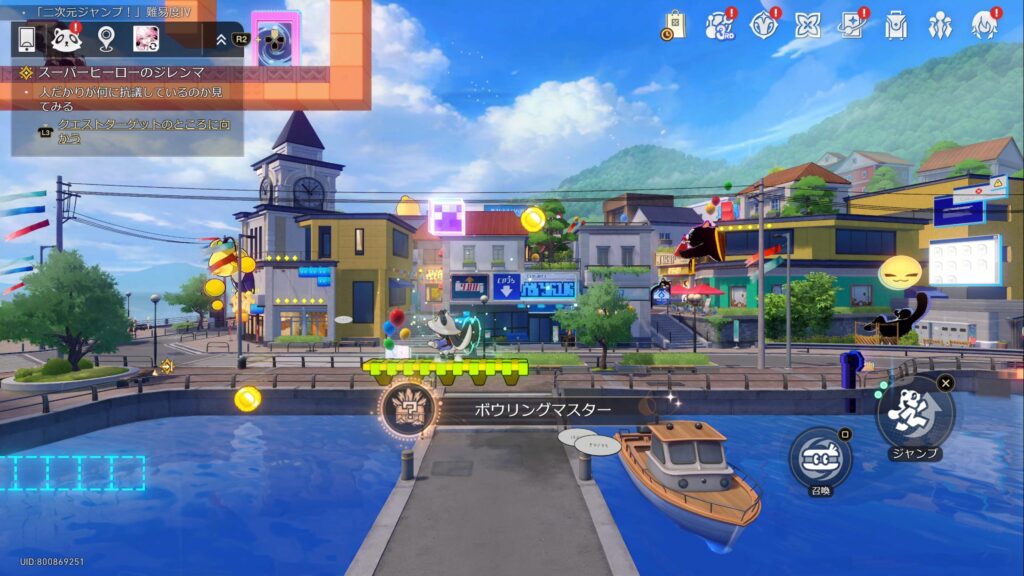Open the star card icon with alert badge

click(852, 25)
